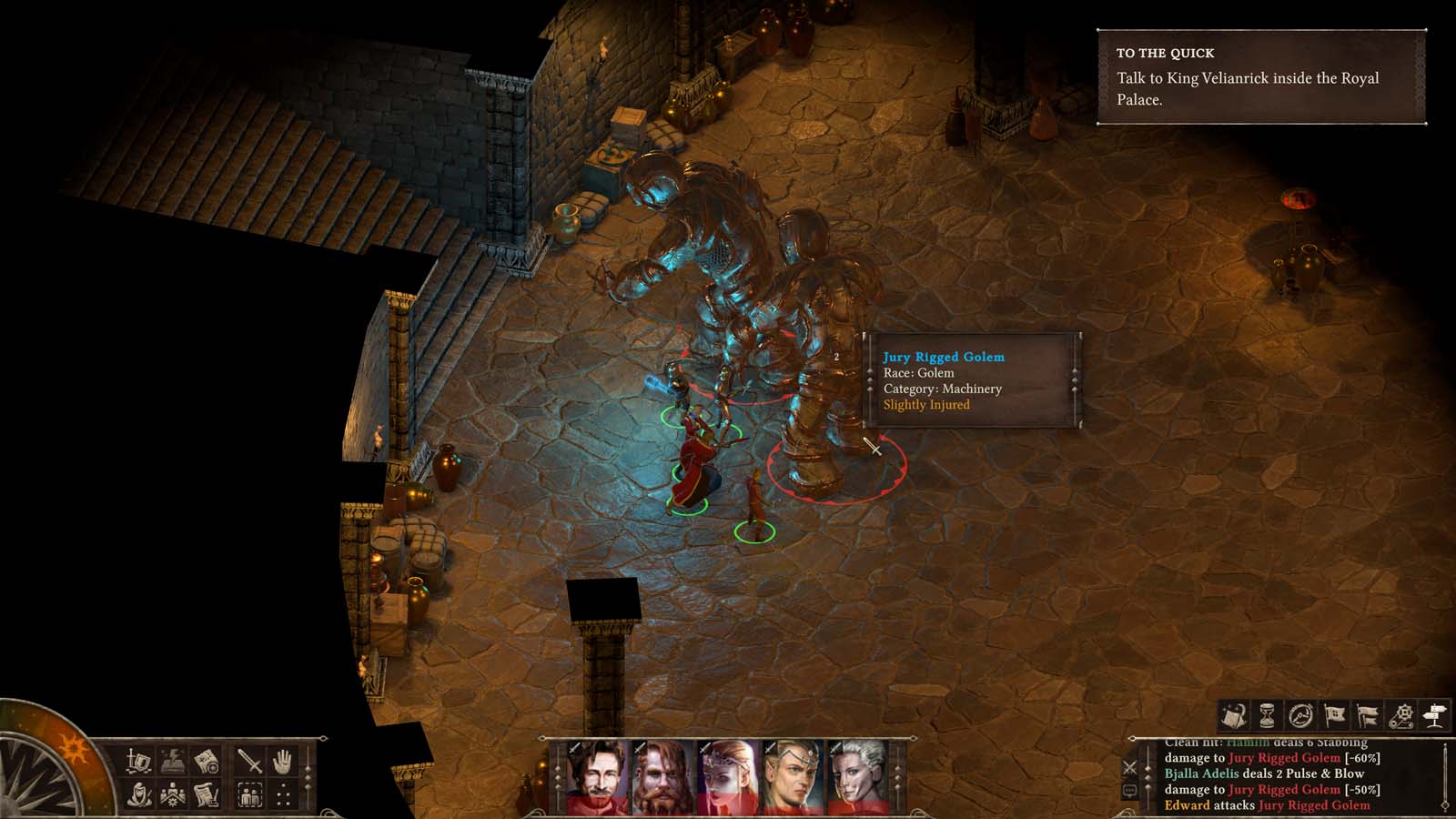
Task: Open the world map signpost icon
Action: [x=1434, y=713]
